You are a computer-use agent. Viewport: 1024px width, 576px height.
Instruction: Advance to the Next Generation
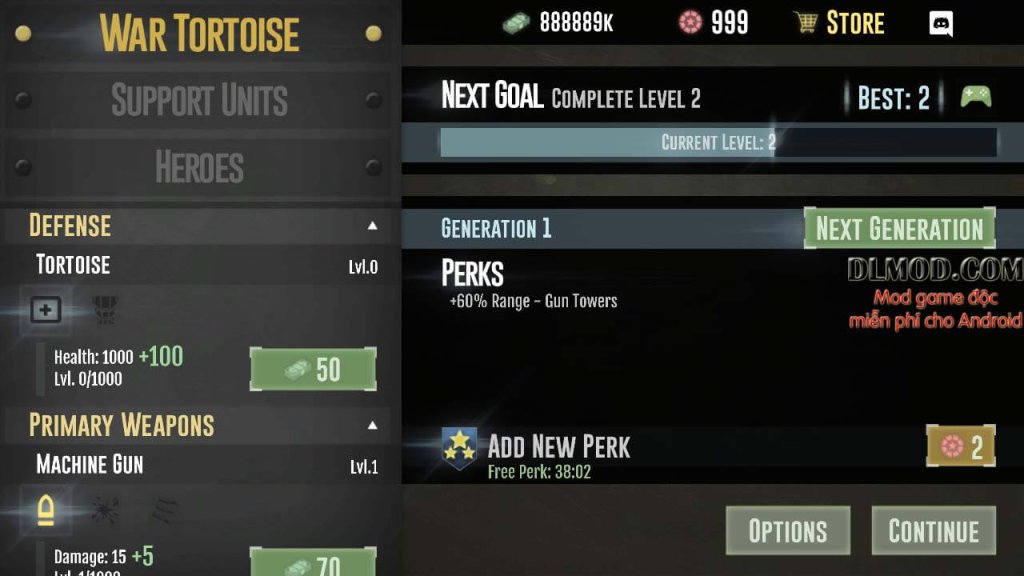pyautogui.click(x=899, y=228)
